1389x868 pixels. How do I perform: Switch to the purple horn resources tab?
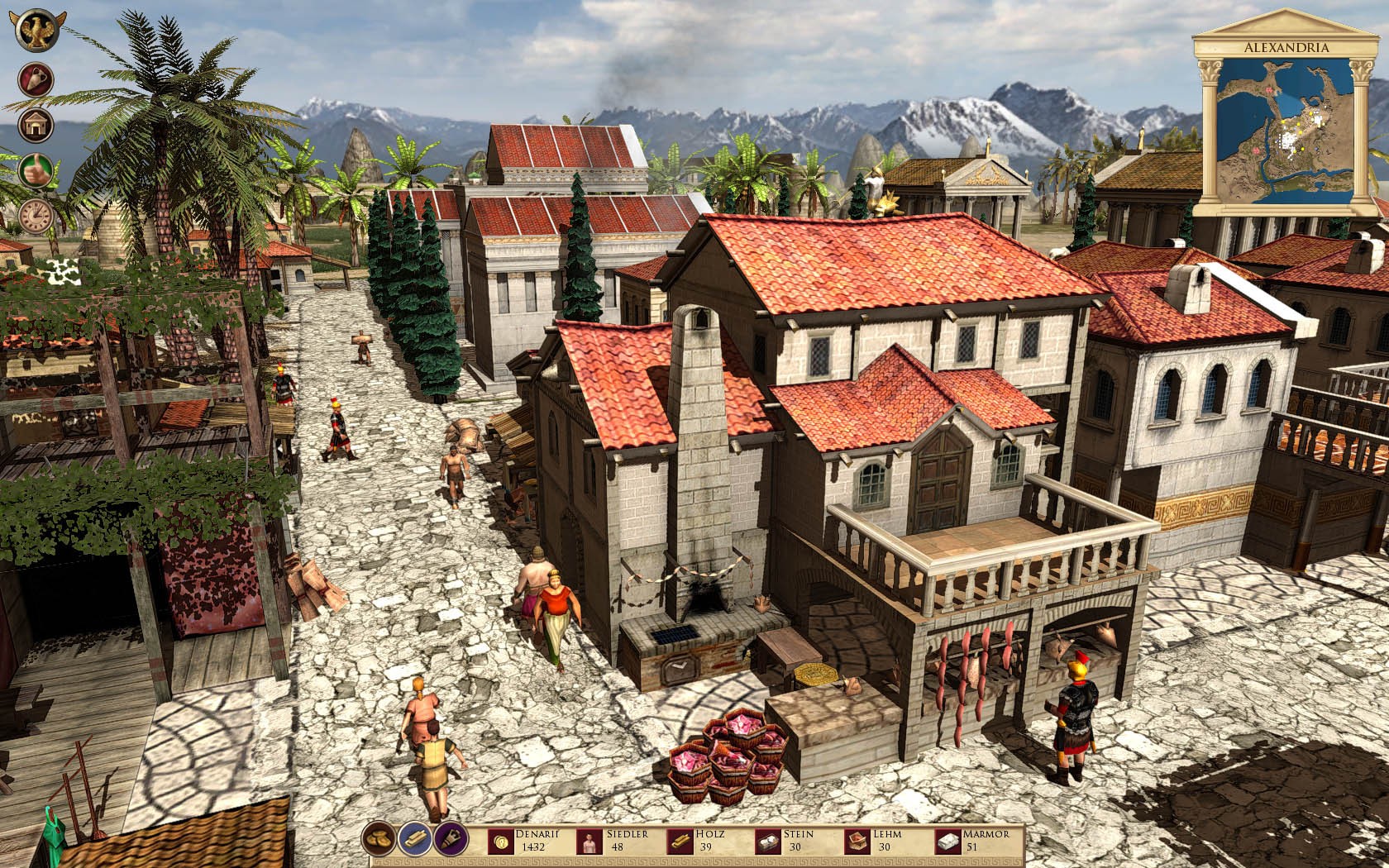(450, 839)
